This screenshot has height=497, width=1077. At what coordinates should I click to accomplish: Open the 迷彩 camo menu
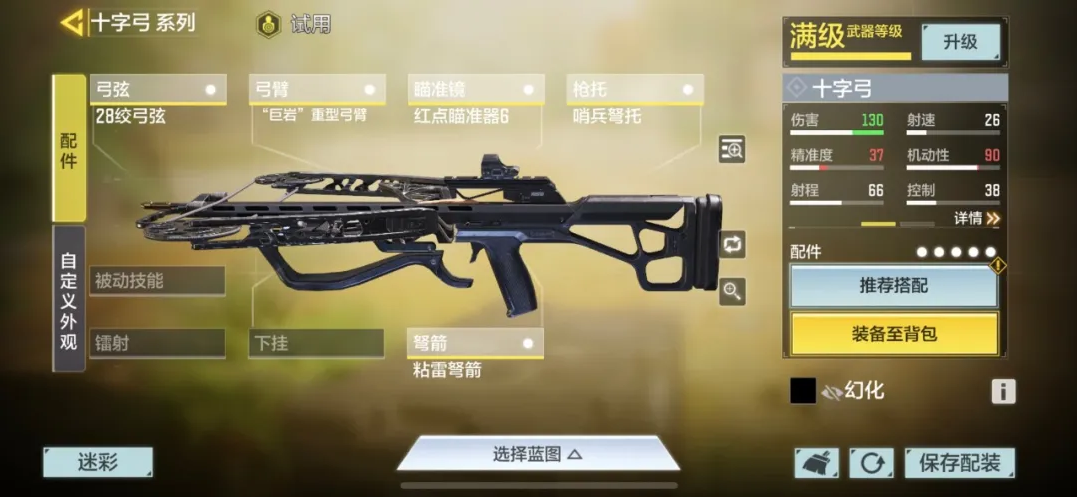[98, 462]
